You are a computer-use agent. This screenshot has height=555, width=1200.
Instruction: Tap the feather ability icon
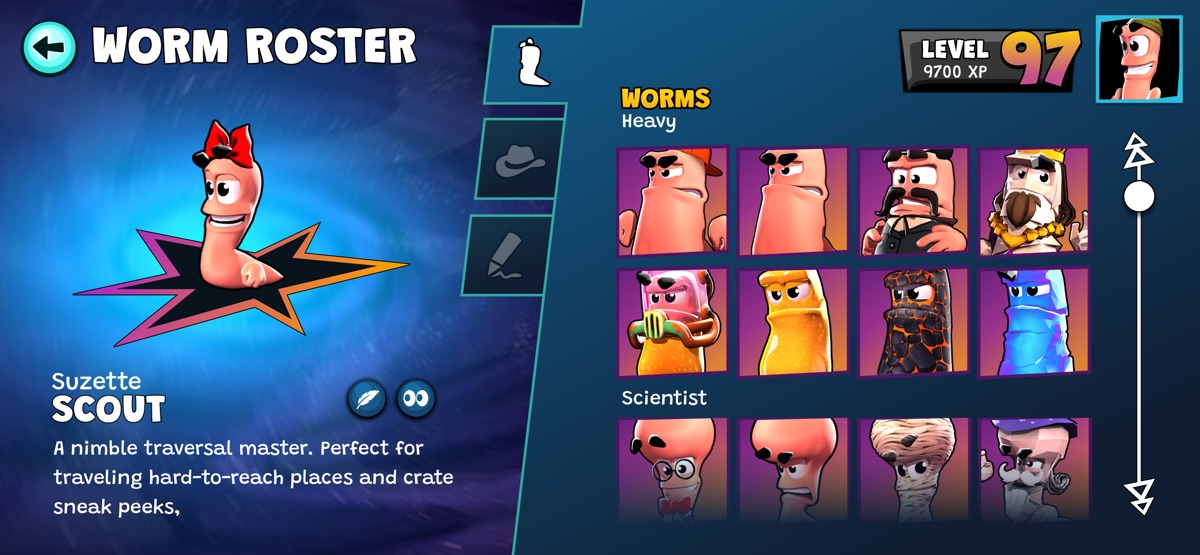pyautogui.click(x=367, y=398)
